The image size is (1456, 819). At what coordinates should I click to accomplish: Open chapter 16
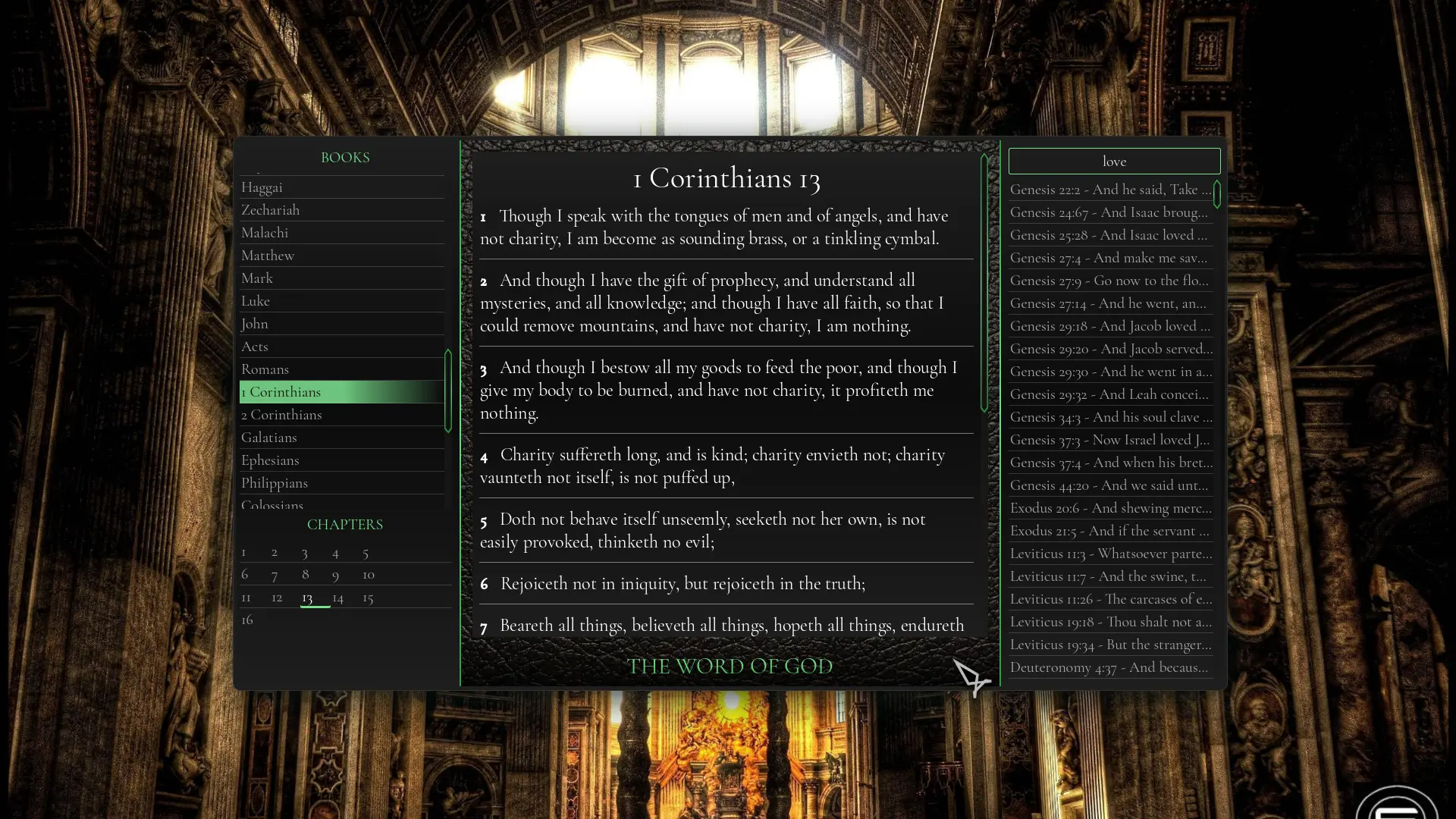click(x=247, y=620)
